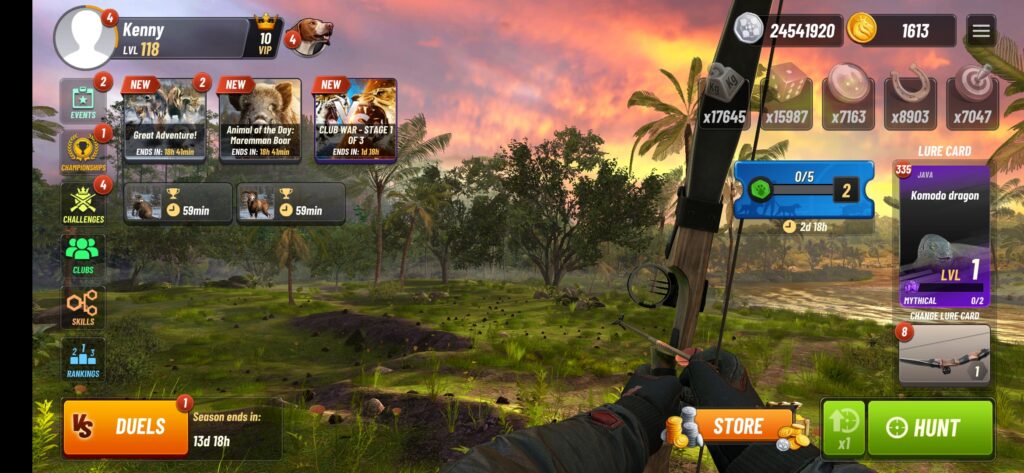Image resolution: width=1024 pixels, height=473 pixels.
Task: Select Animal of the Day: Maremman Boar
Action: tap(260, 120)
